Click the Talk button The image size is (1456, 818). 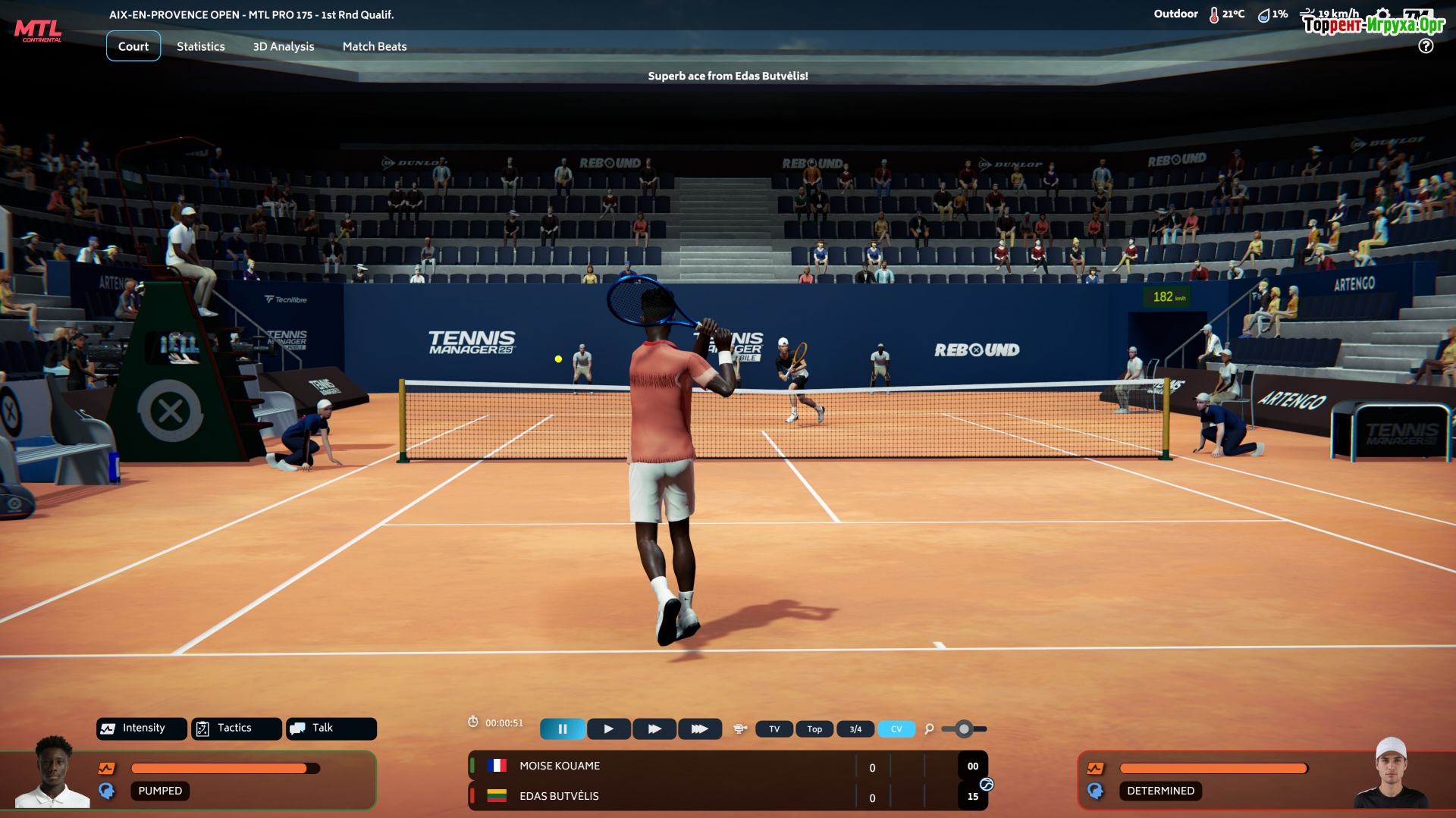331,728
